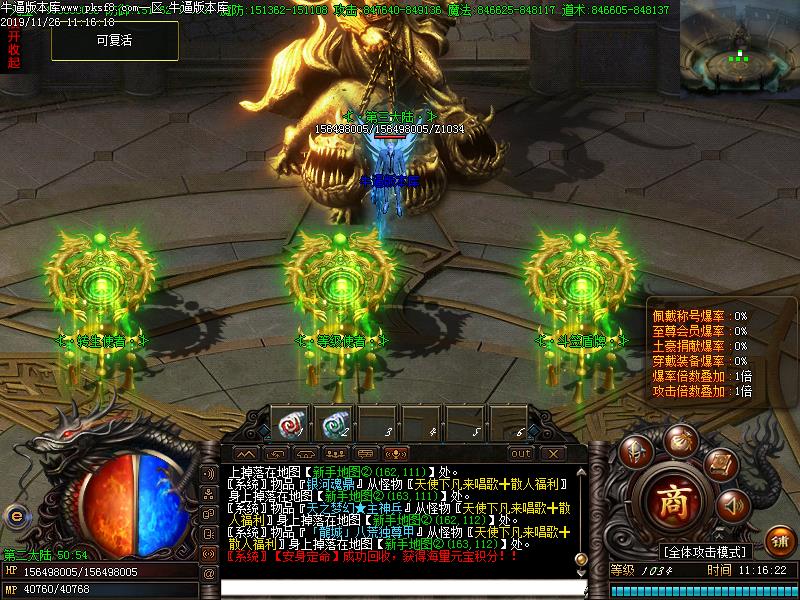Open the money bag inventory icon
The width and height of the screenshot is (800, 600).
click(682, 440)
